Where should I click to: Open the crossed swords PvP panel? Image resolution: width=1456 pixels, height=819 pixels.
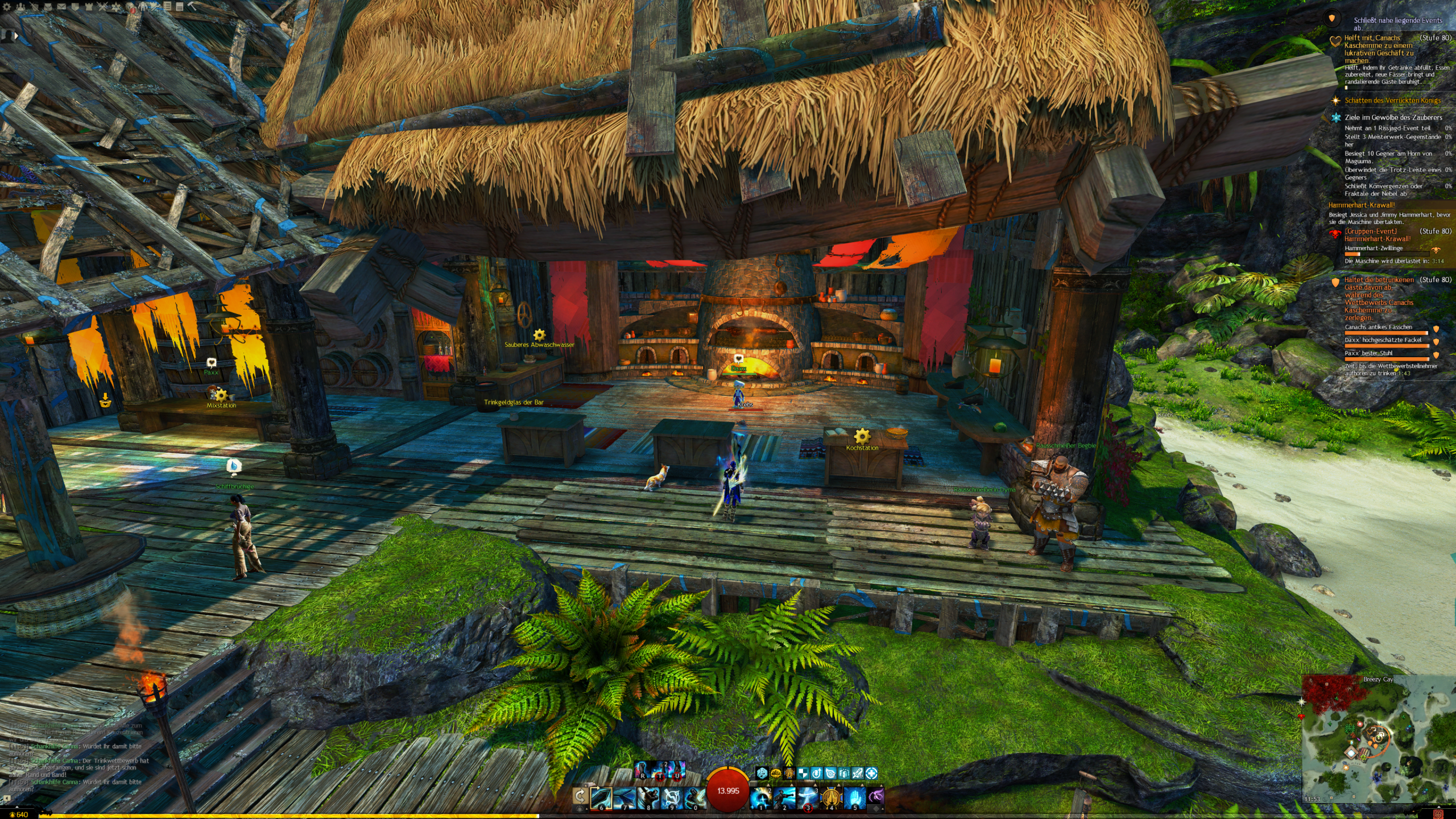click(102, 7)
